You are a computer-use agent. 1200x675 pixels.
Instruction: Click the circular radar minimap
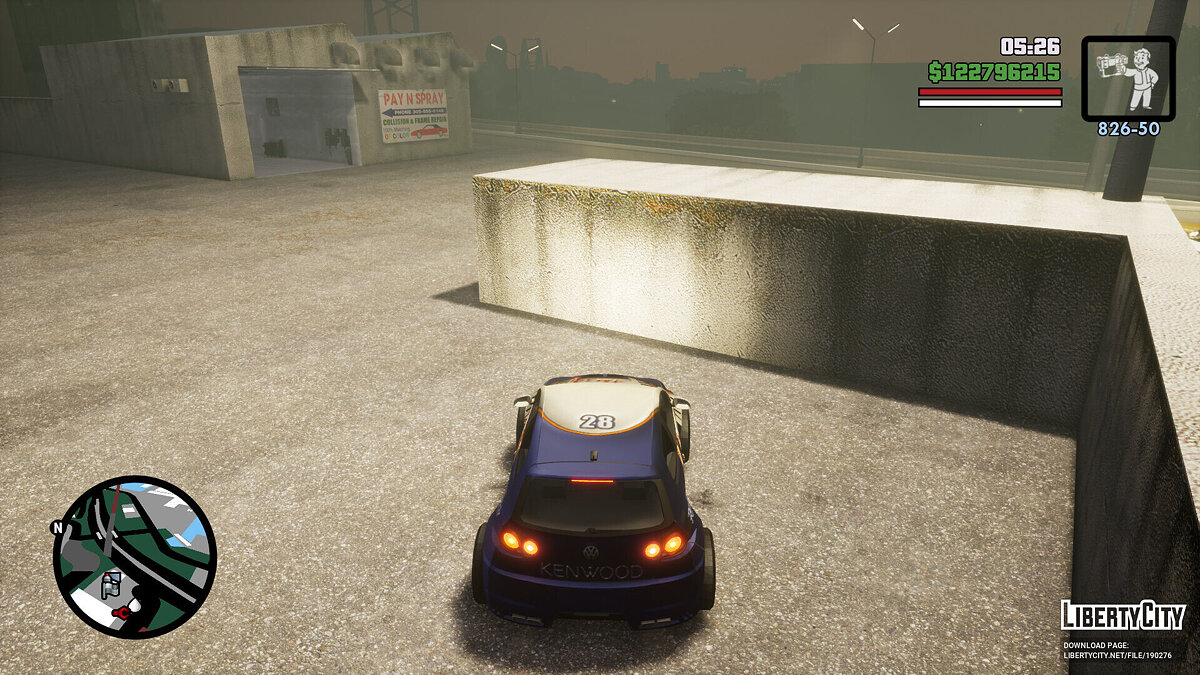(134, 556)
